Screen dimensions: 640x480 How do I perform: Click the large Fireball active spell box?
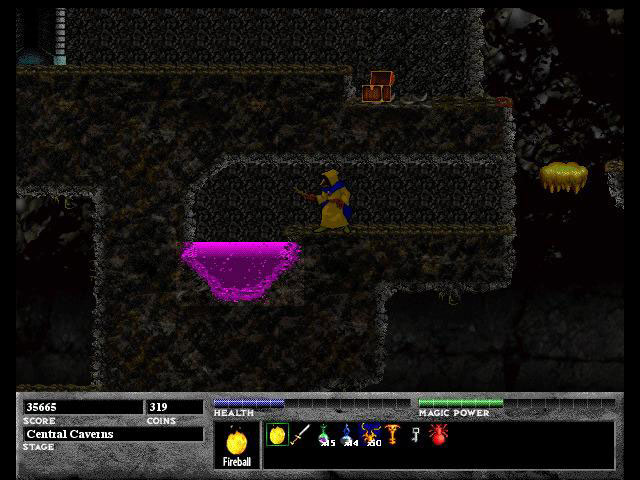[237, 445]
